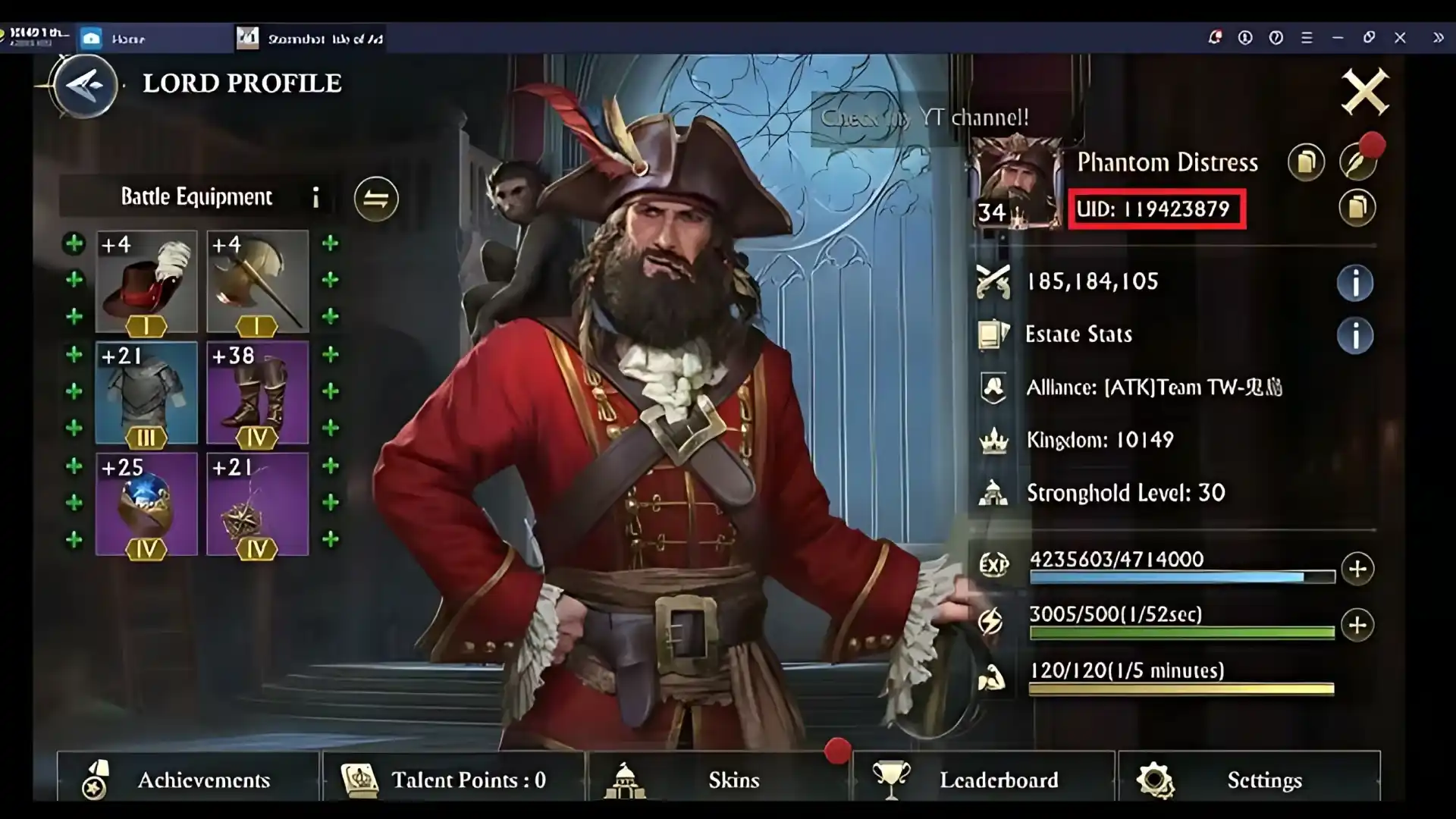View power details info button
1456x819 pixels.
point(1354,283)
